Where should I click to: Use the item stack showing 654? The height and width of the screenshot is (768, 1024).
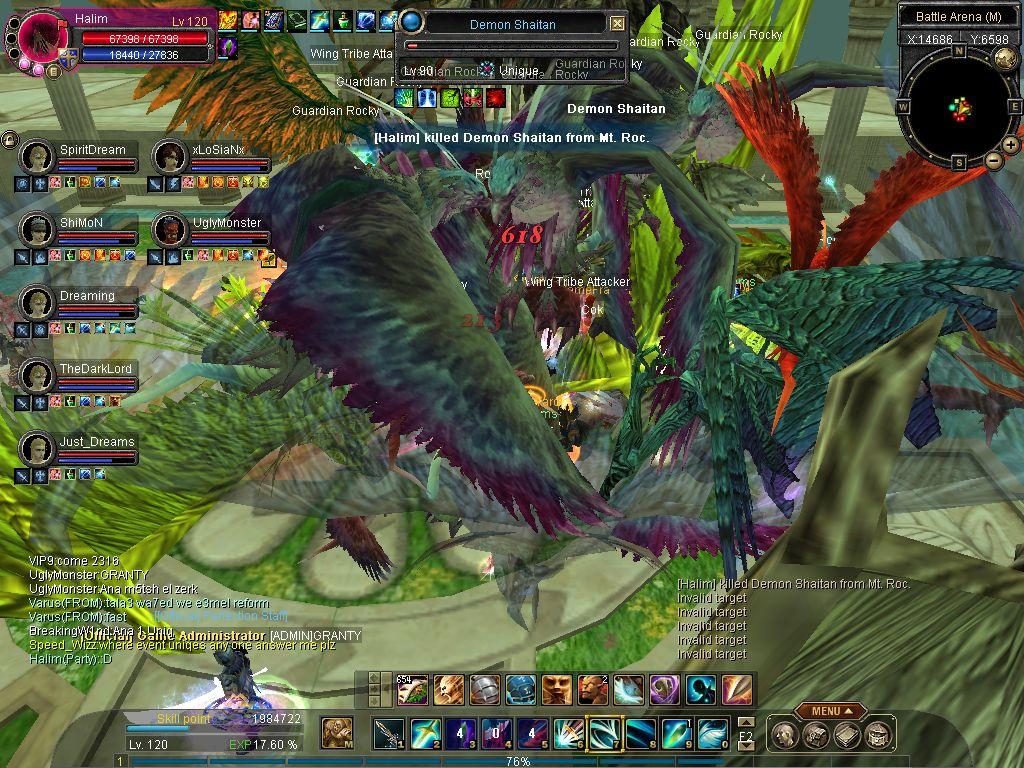coord(413,690)
